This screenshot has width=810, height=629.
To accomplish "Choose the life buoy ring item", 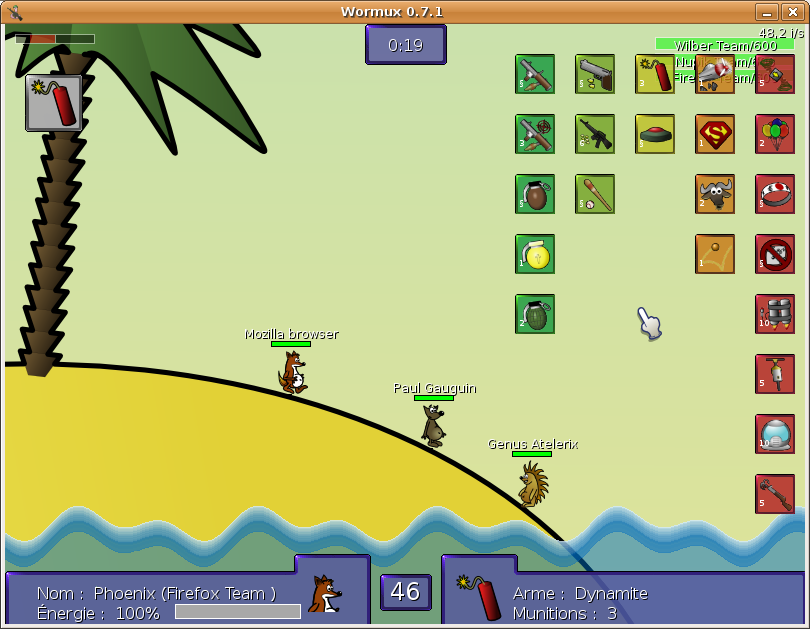I will click(x=775, y=194).
